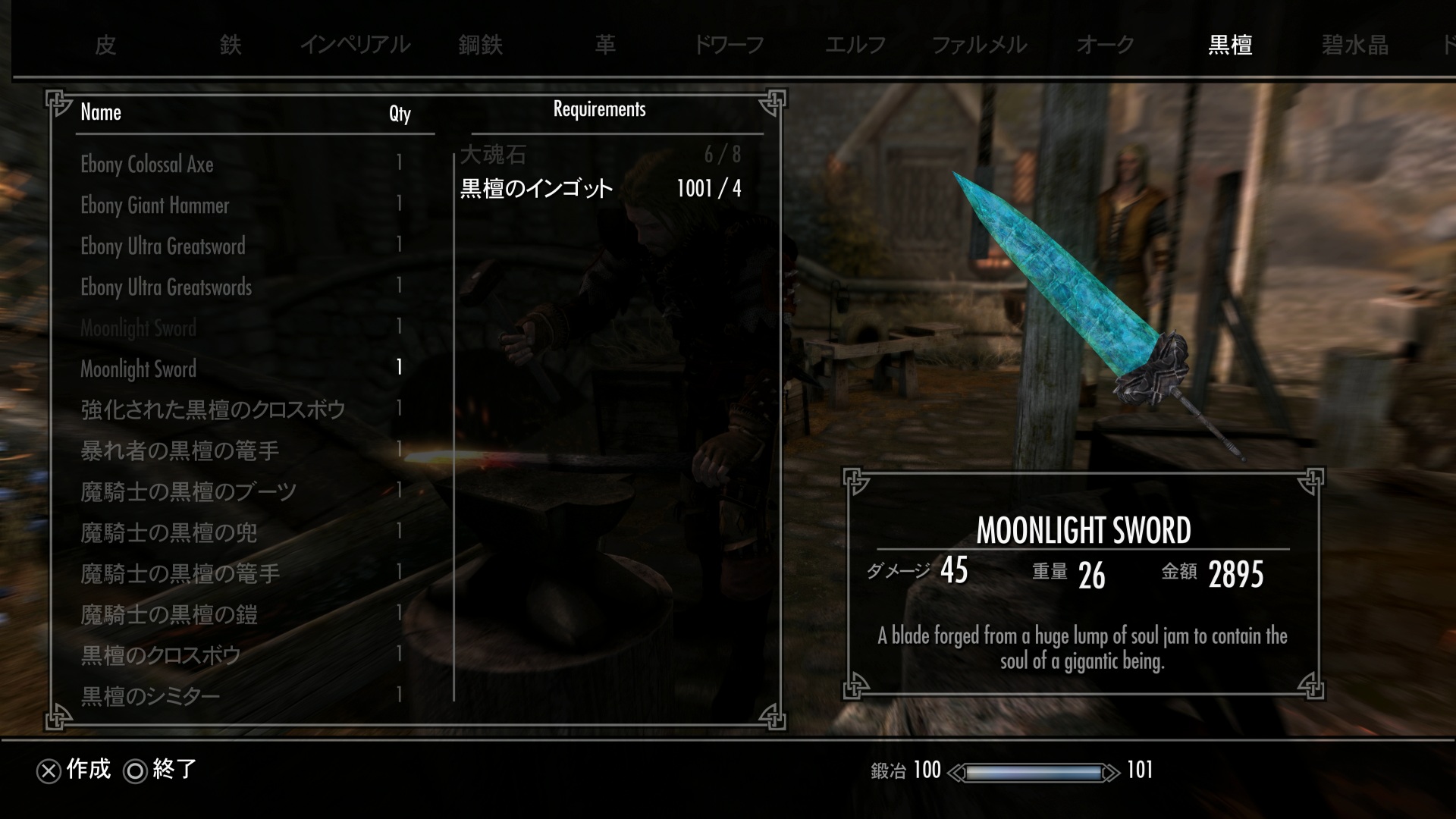Open the ドワーフ category tab
Viewport: 1456px width, 819px height.
pos(729,45)
